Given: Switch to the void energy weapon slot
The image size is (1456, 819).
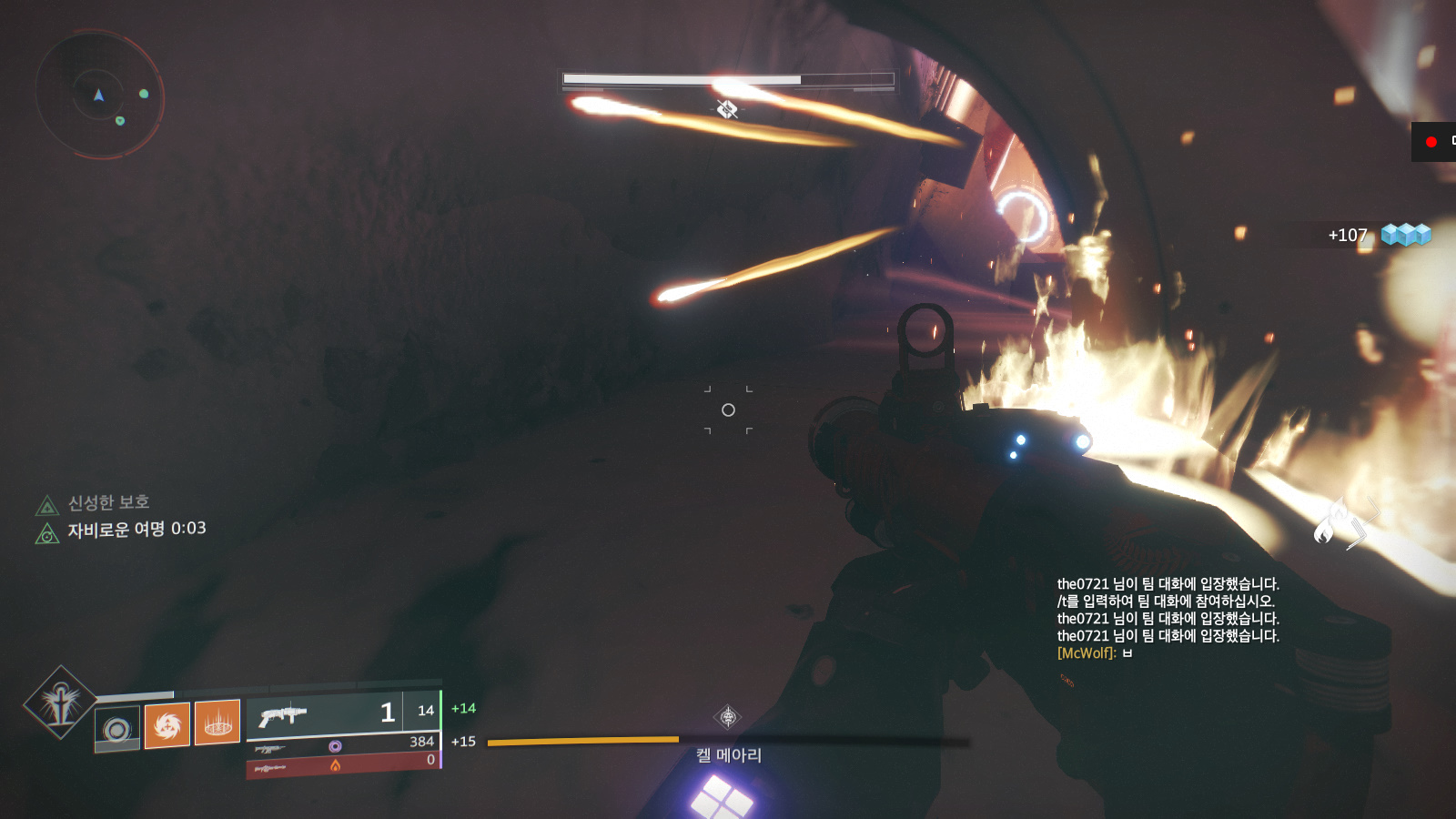Looking at the screenshot, I should tap(342, 745).
